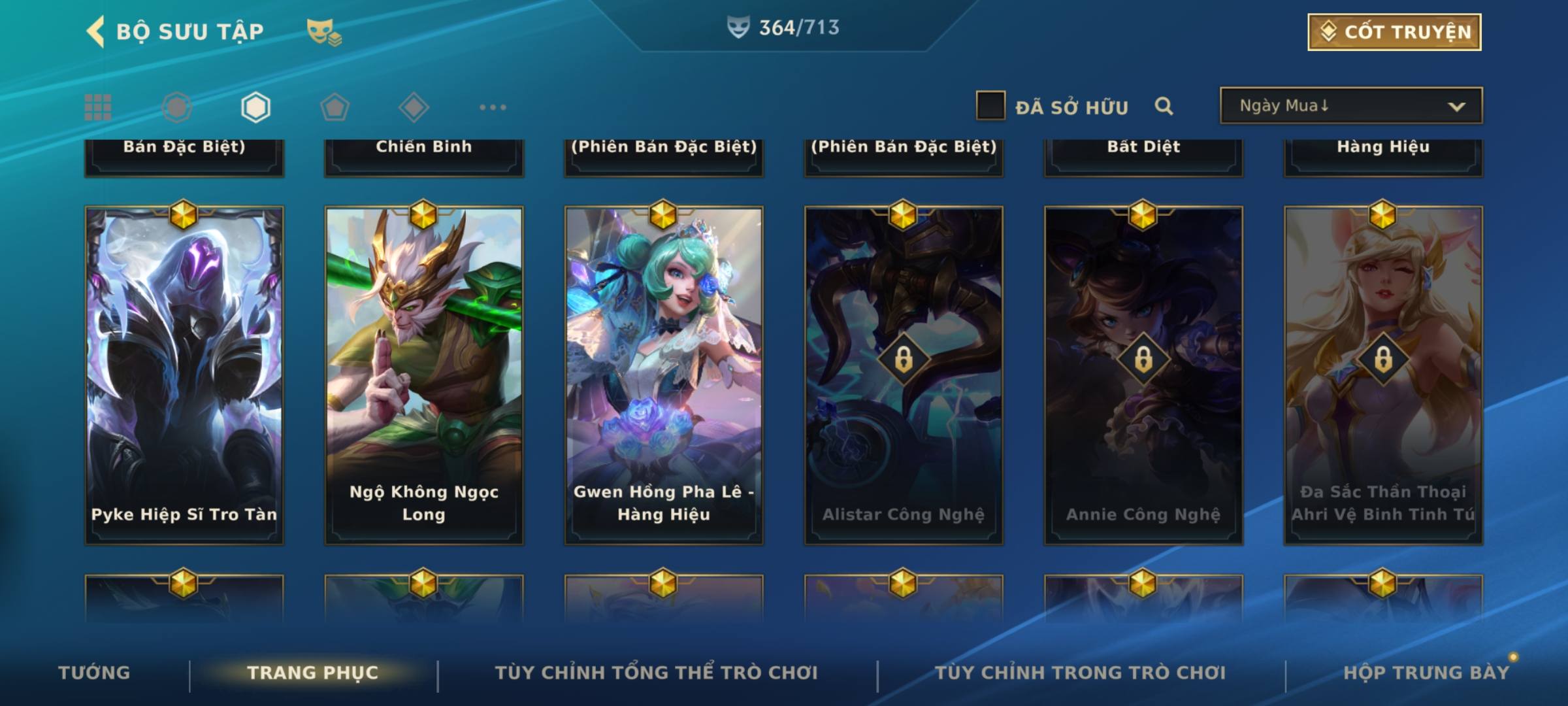This screenshot has width=1568, height=706.
Task: Switch to Tùy Chỉnh Trong Trò Chơi tab
Action: [1080, 673]
